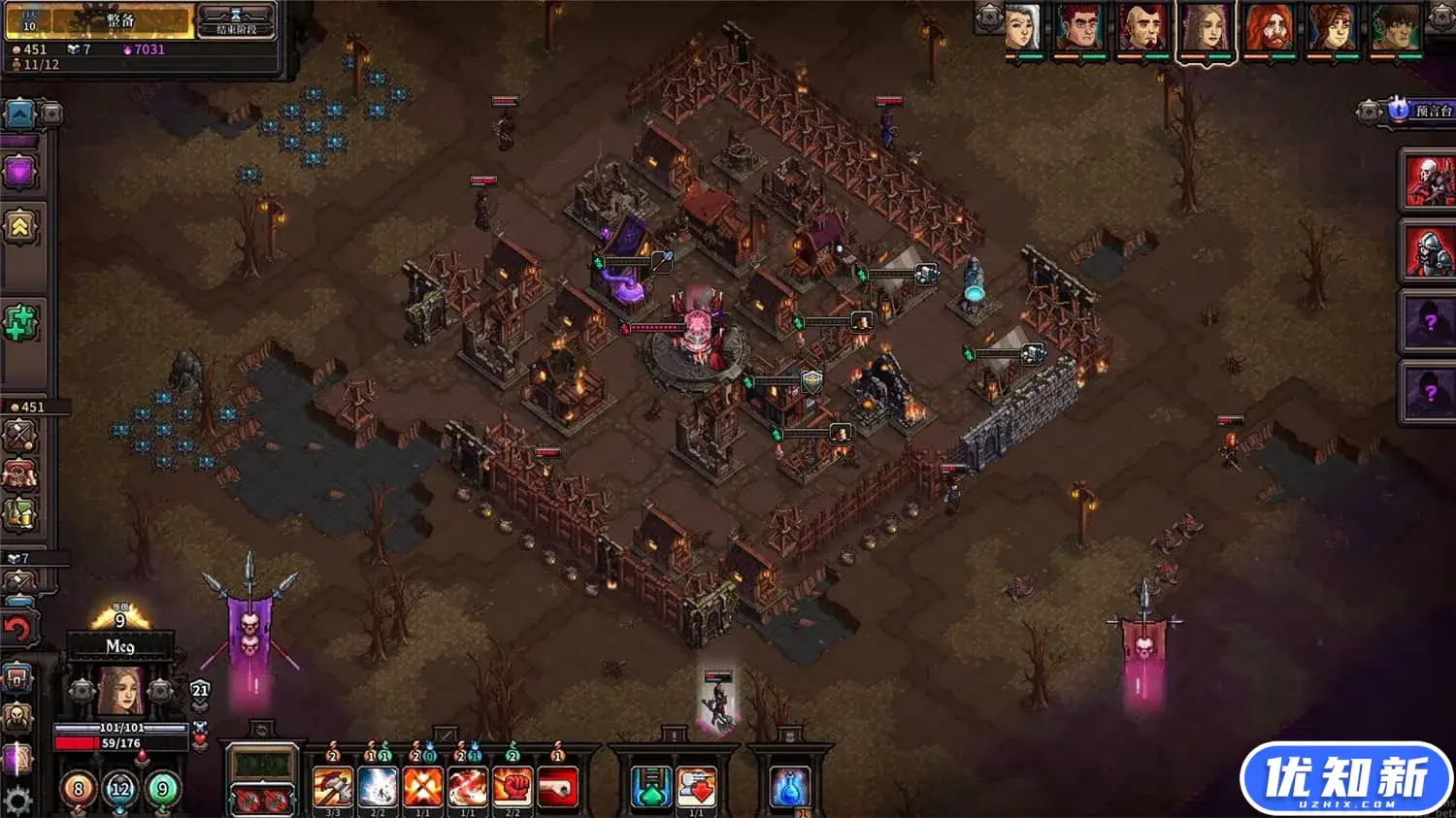This screenshot has width=1456, height=818.
Task: Activate the axe strike skill
Action: click(x=333, y=786)
